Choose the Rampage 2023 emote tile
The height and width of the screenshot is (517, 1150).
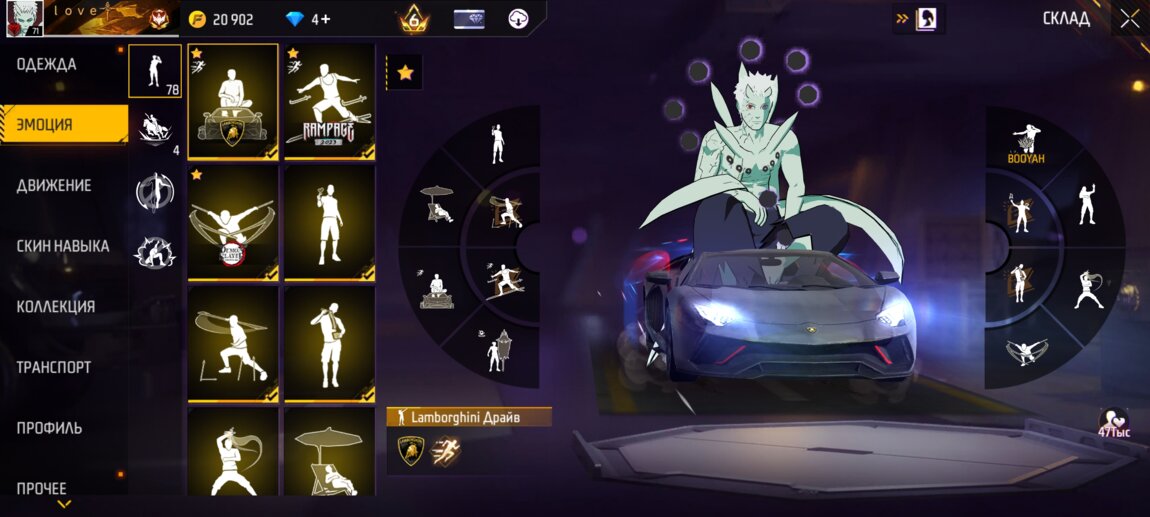tap(329, 102)
